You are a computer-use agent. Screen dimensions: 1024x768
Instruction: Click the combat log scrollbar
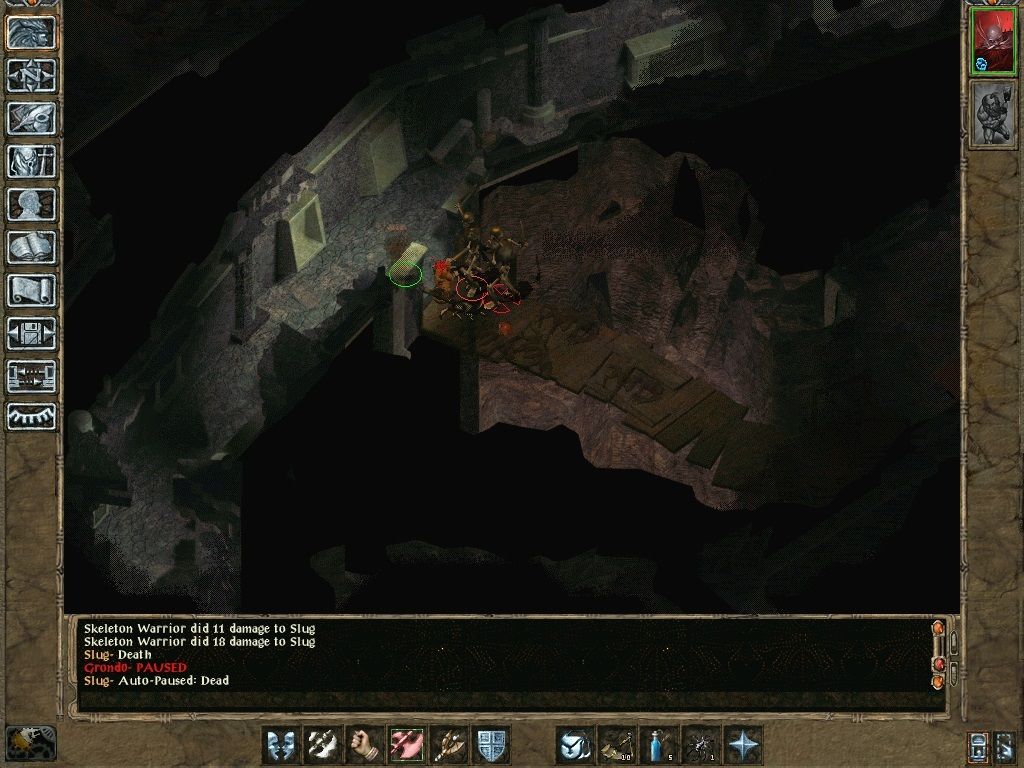pyautogui.click(x=938, y=654)
